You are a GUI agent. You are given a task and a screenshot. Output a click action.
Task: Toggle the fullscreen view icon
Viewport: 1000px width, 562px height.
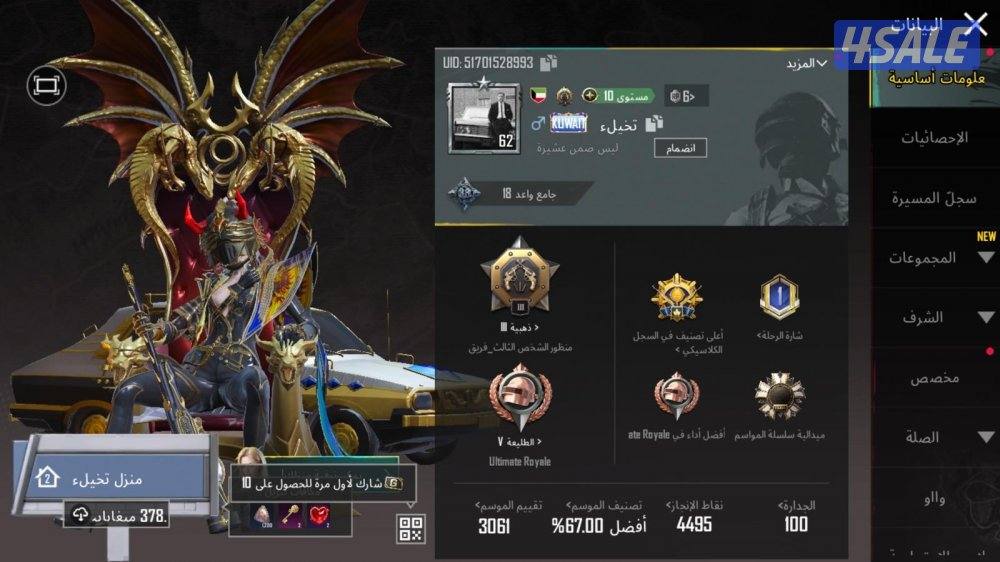pos(44,86)
